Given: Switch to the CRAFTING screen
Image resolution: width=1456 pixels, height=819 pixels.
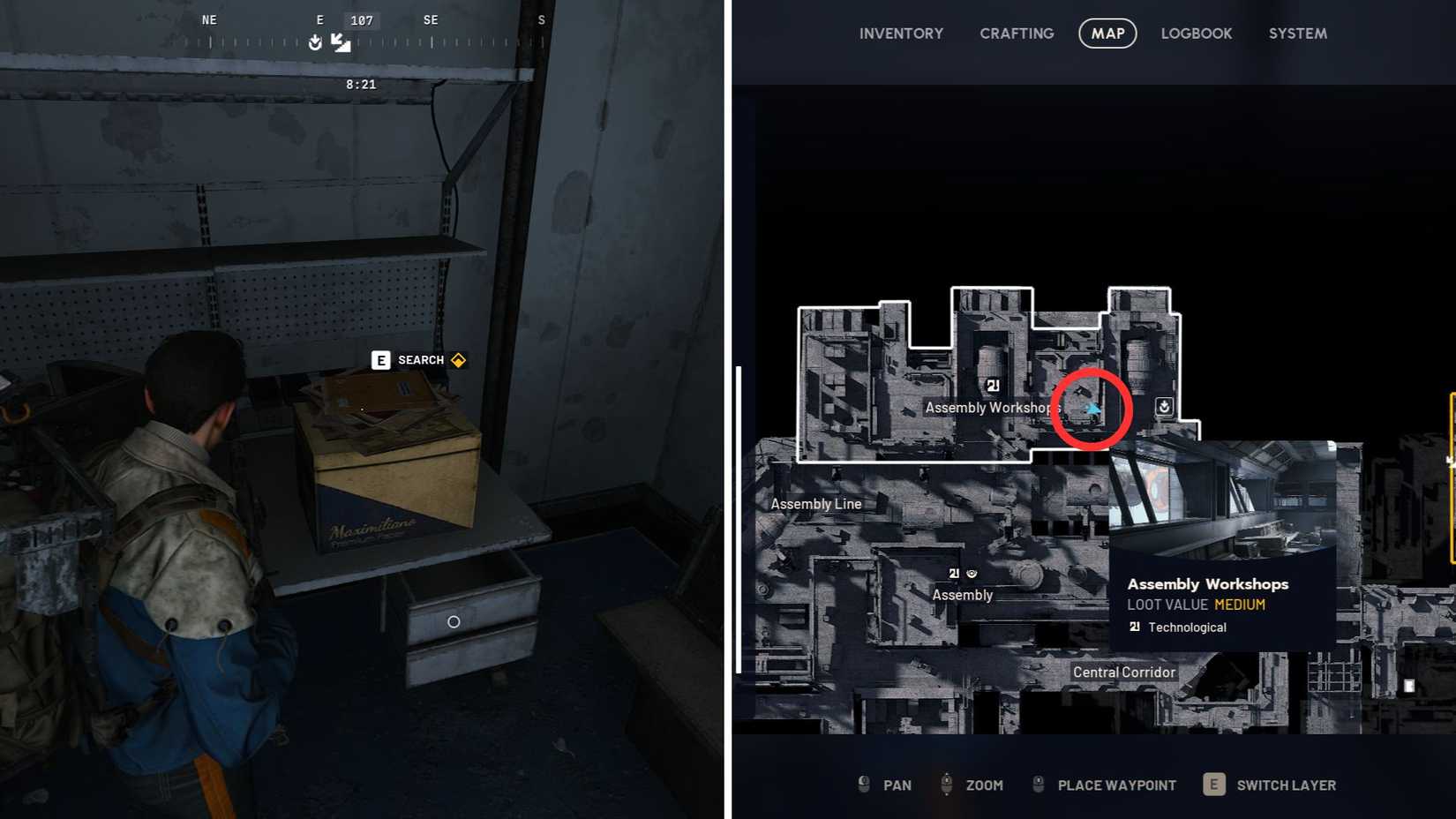Looking at the screenshot, I should coord(1016,33).
